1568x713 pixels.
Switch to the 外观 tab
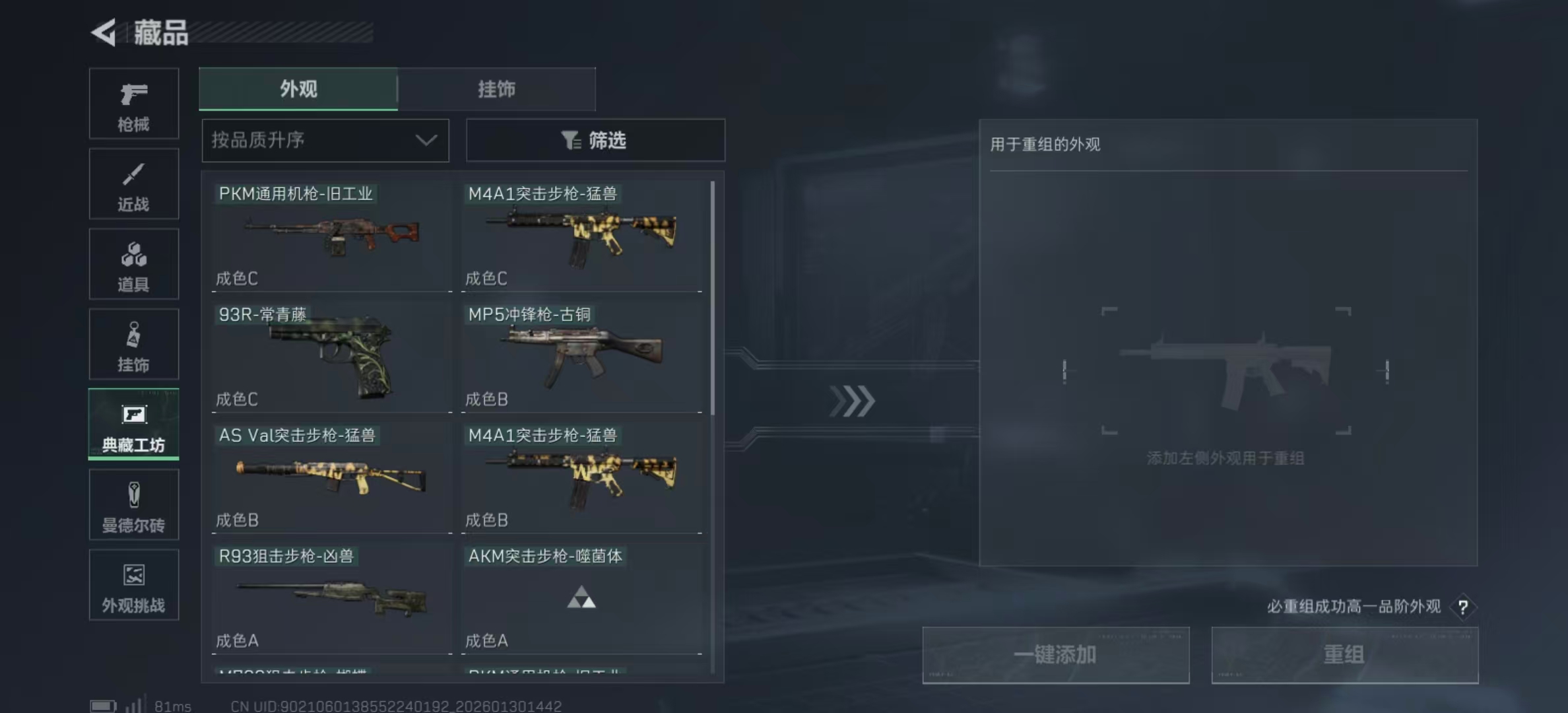298,89
